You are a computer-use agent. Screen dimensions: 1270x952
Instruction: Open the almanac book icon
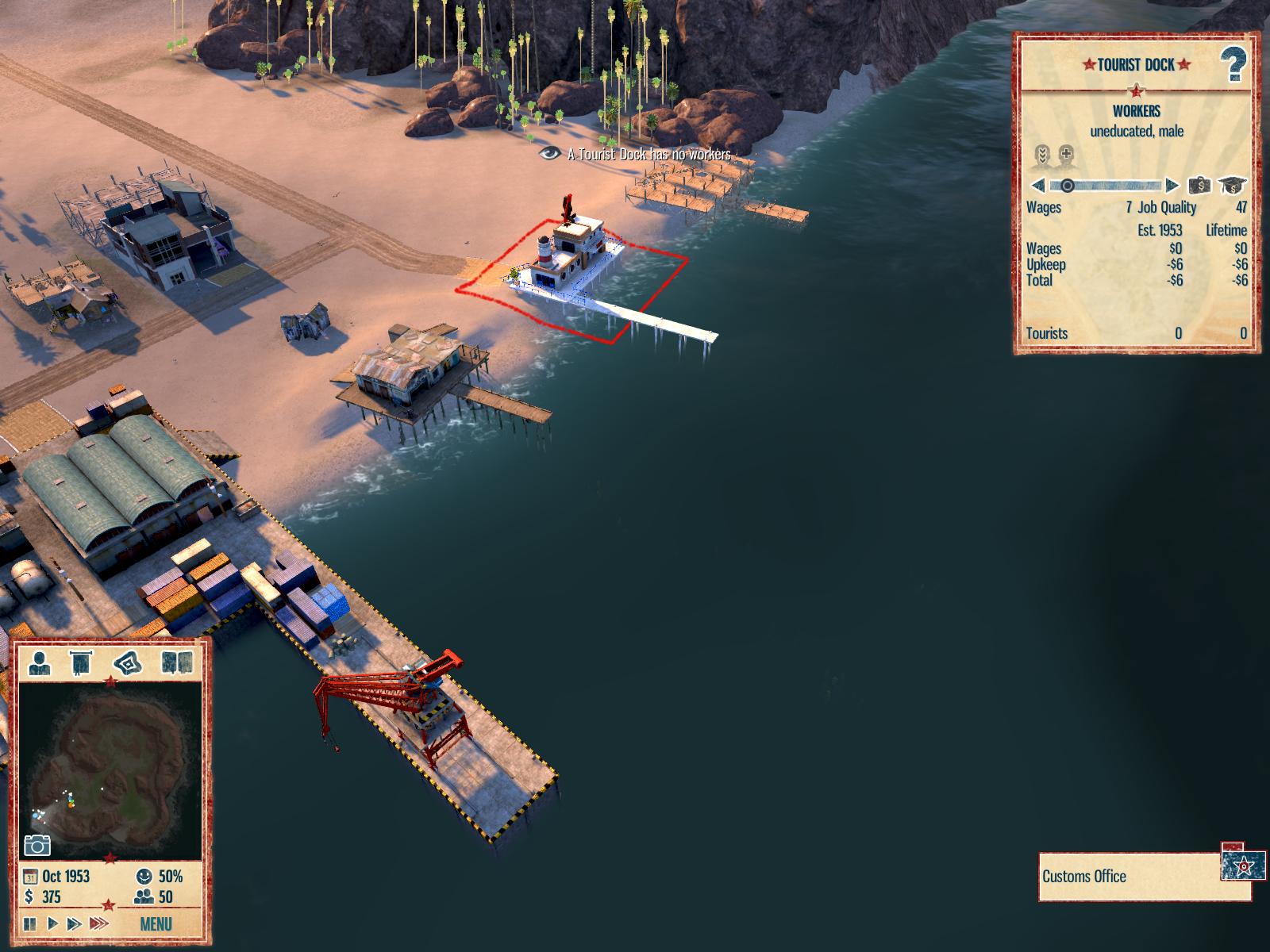point(177,662)
